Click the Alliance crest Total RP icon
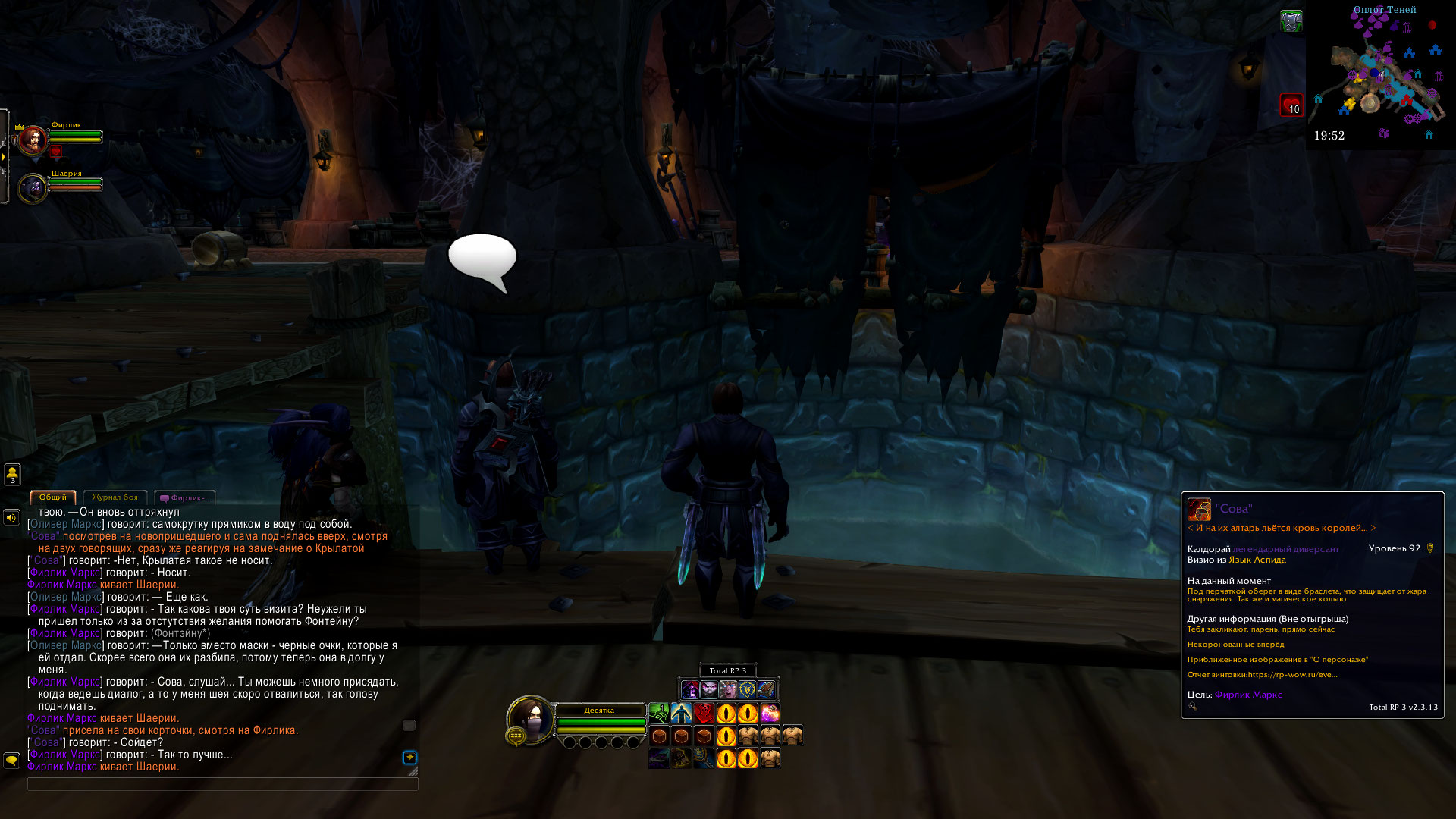The width and height of the screenshot is (1456, 819). click(x=747, y=689)
